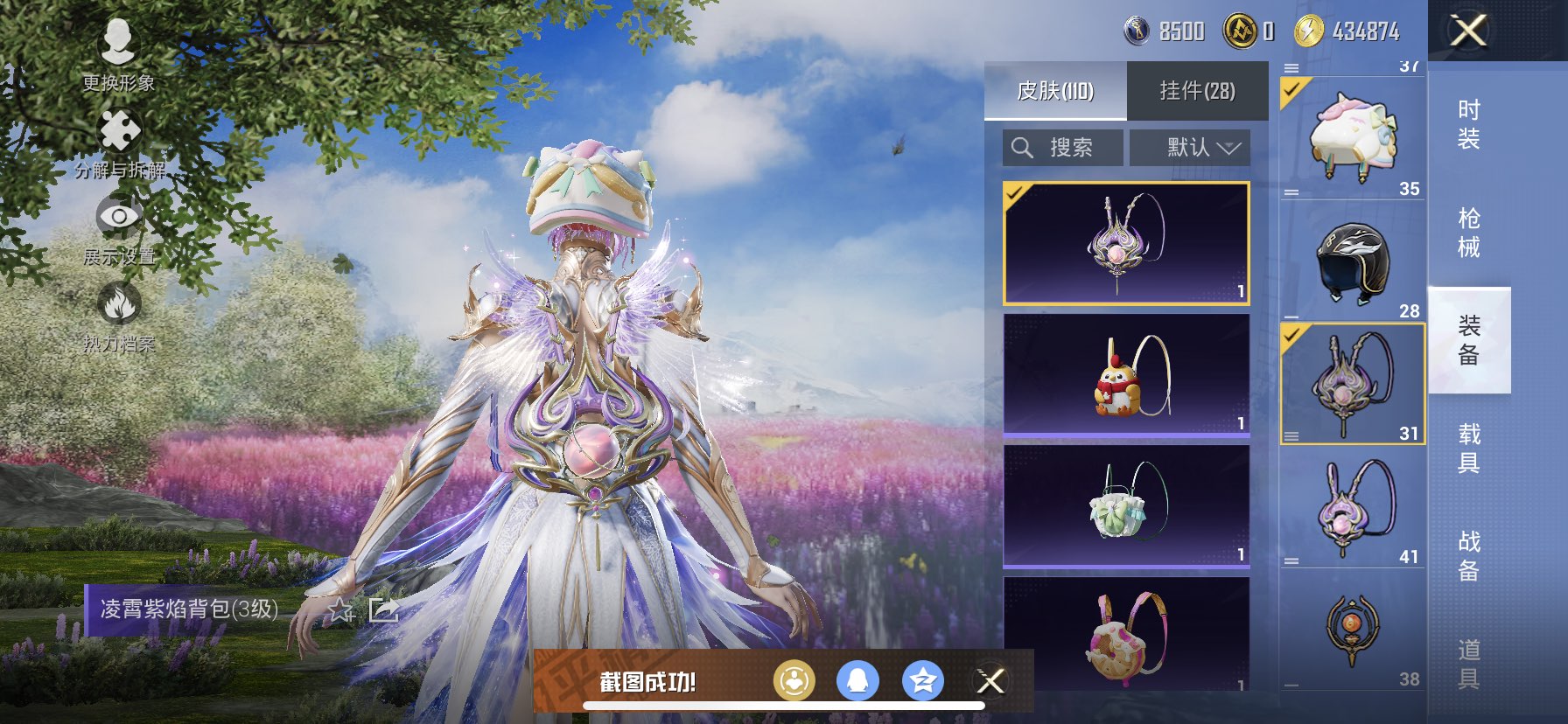Open 展示设置 display settings
Image resolution: width=1568 pixels, height=724 pixels.
(x=119, y=227)
